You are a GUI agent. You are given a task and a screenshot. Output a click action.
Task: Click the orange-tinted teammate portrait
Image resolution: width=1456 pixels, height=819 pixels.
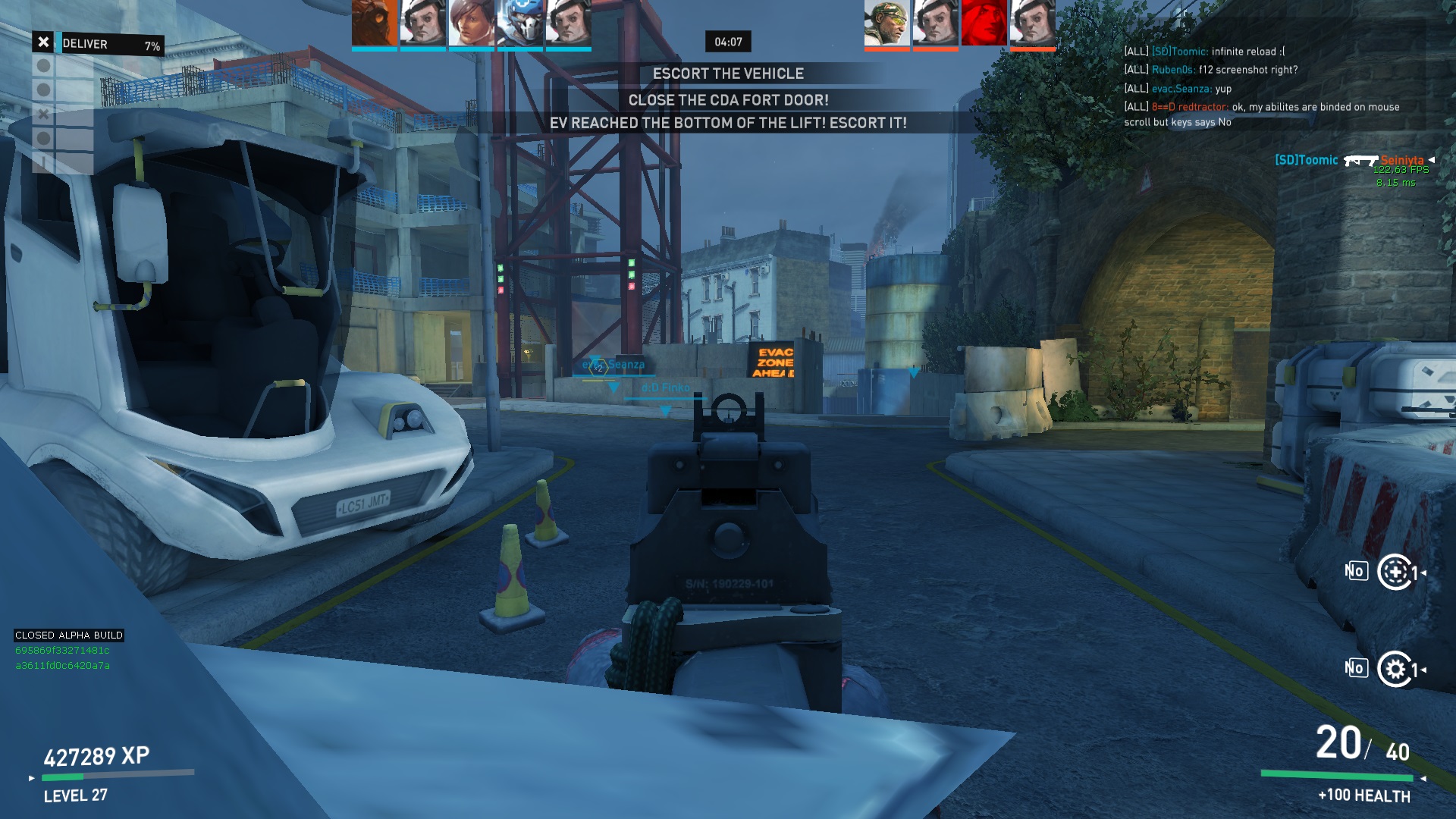pyautogui.click(x=374, y=23)
